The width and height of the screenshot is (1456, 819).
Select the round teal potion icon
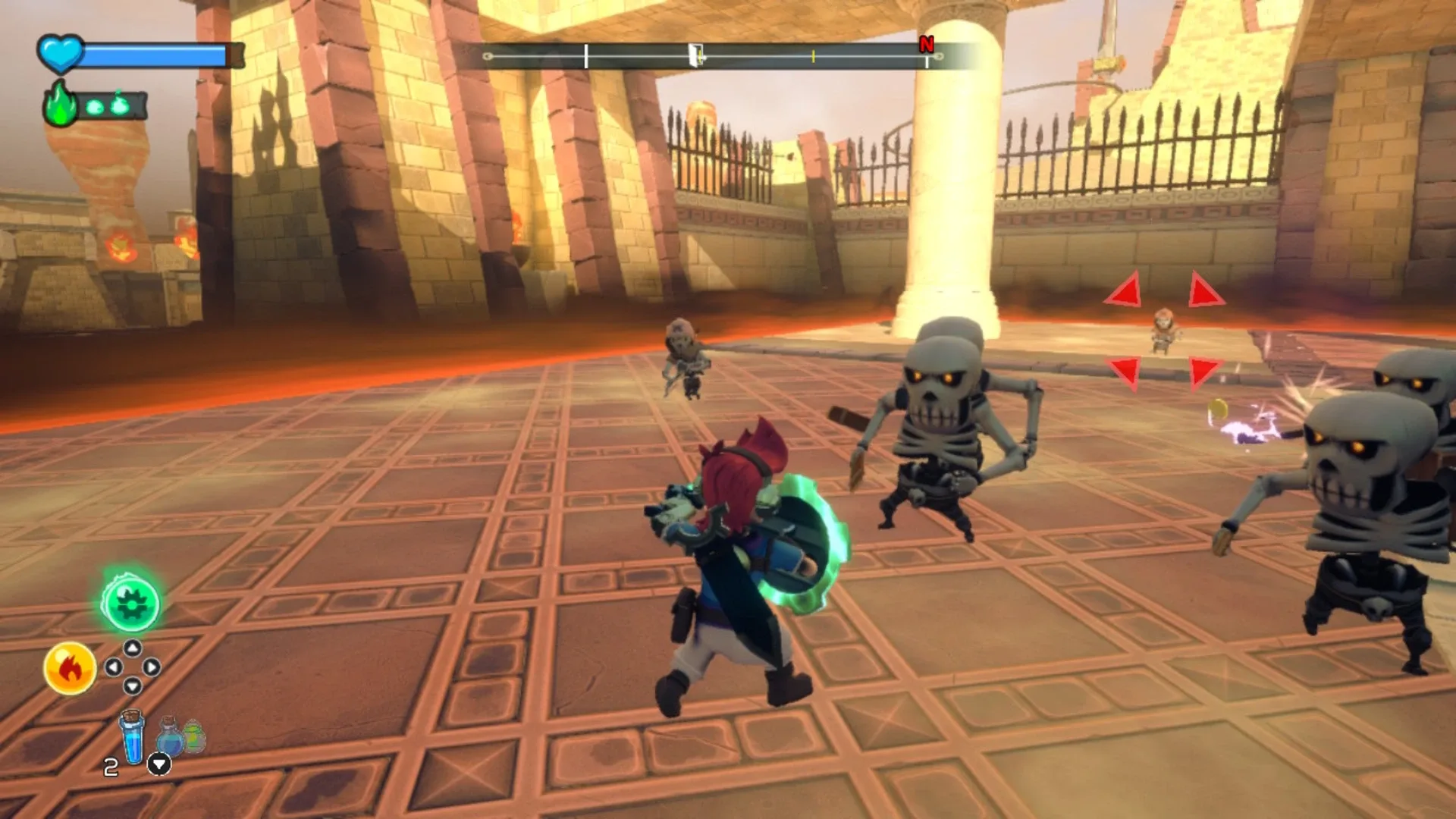170,739
